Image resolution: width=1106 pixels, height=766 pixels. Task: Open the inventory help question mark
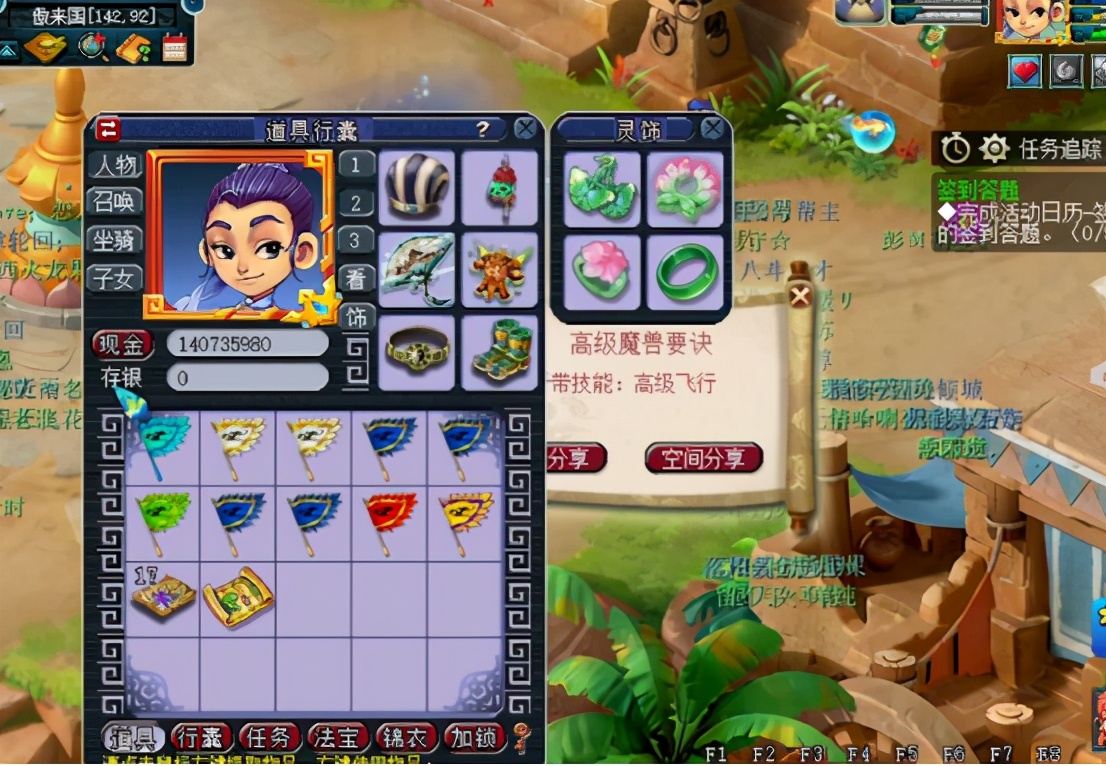[x=483, y=129]
